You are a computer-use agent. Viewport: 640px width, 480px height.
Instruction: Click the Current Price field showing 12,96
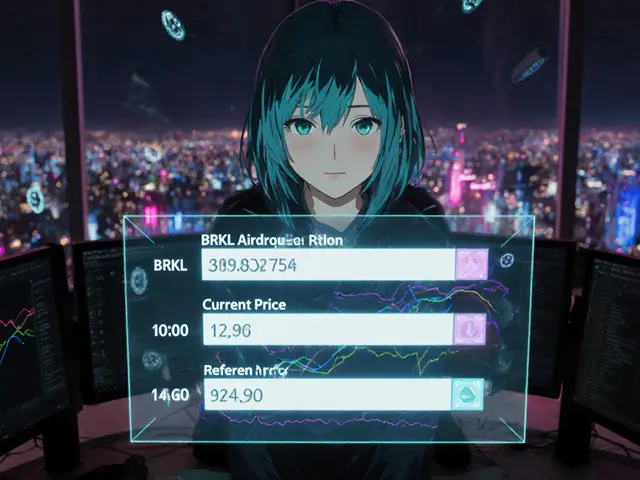click(x=327, y=328)
